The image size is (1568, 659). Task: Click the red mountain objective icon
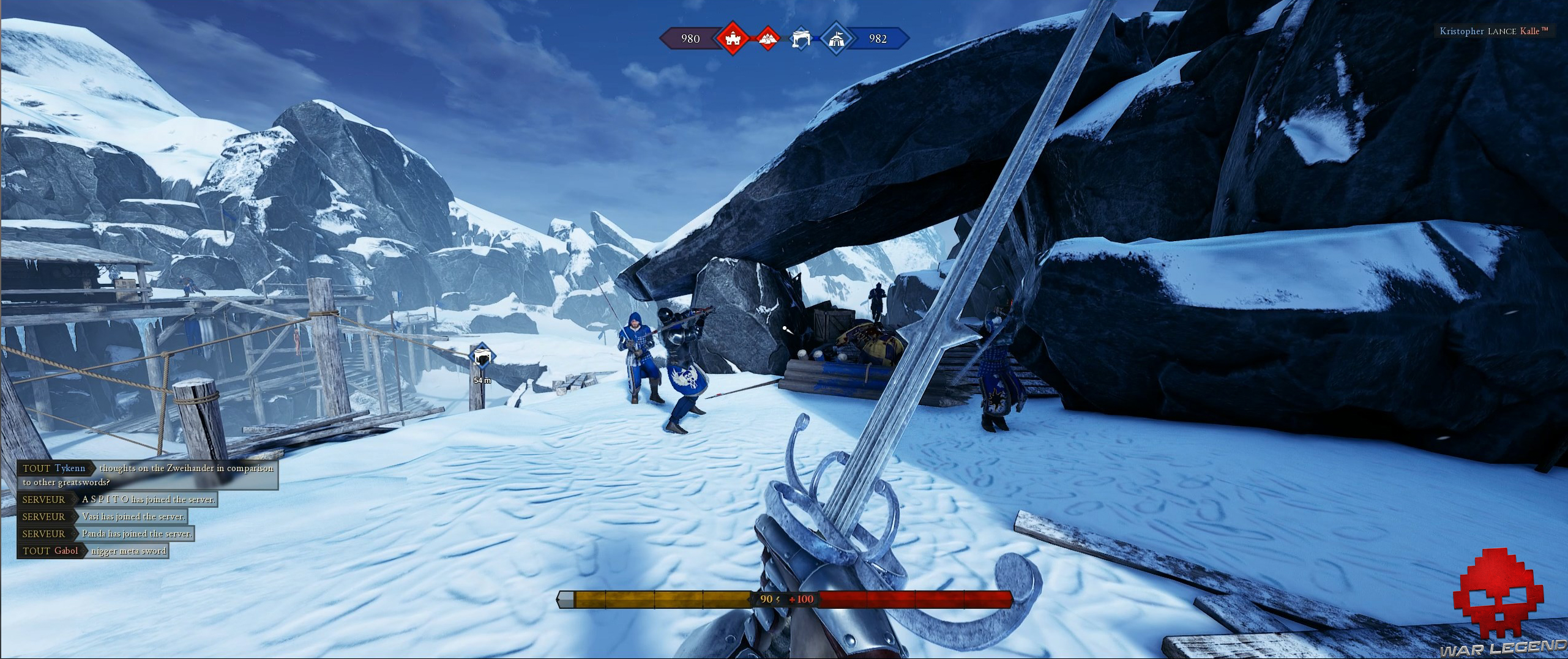click(768, 39)
